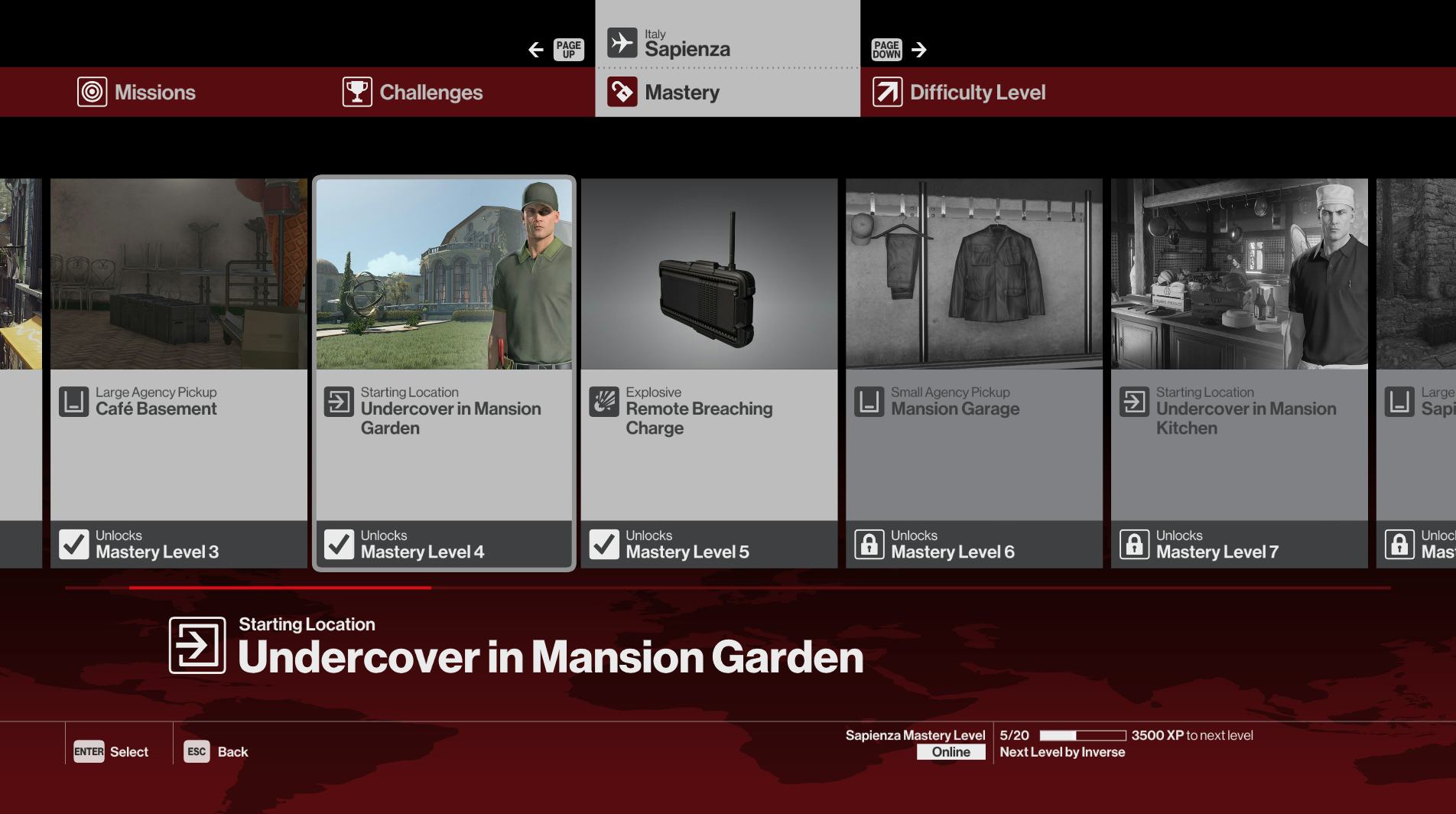Click the Mastery Level 3 checkmark
Viewport: 1456px width, 814px height.
(73, 543)
